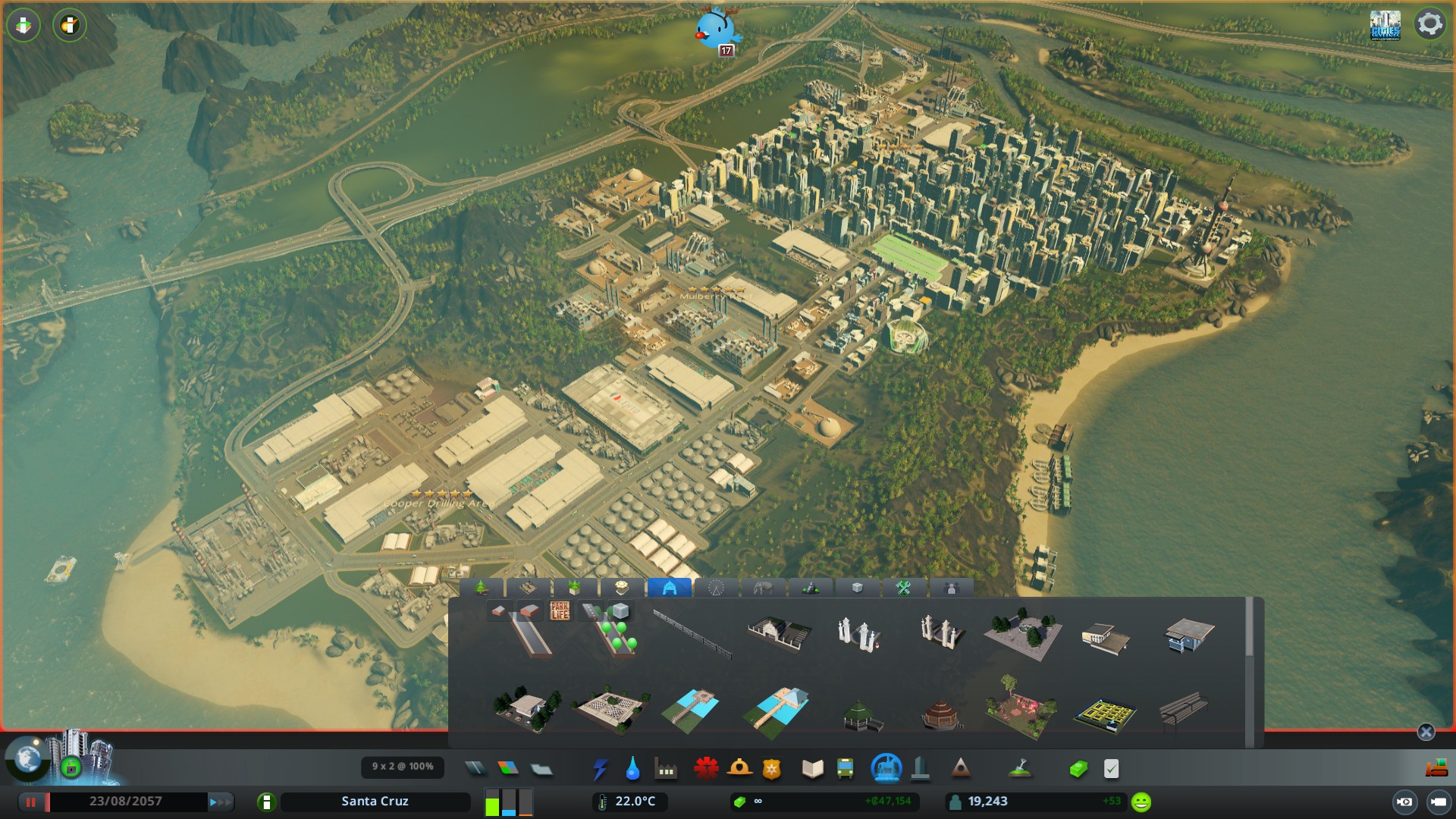
Task: Open the Healthcare services menu
Action: click(706, 769)
